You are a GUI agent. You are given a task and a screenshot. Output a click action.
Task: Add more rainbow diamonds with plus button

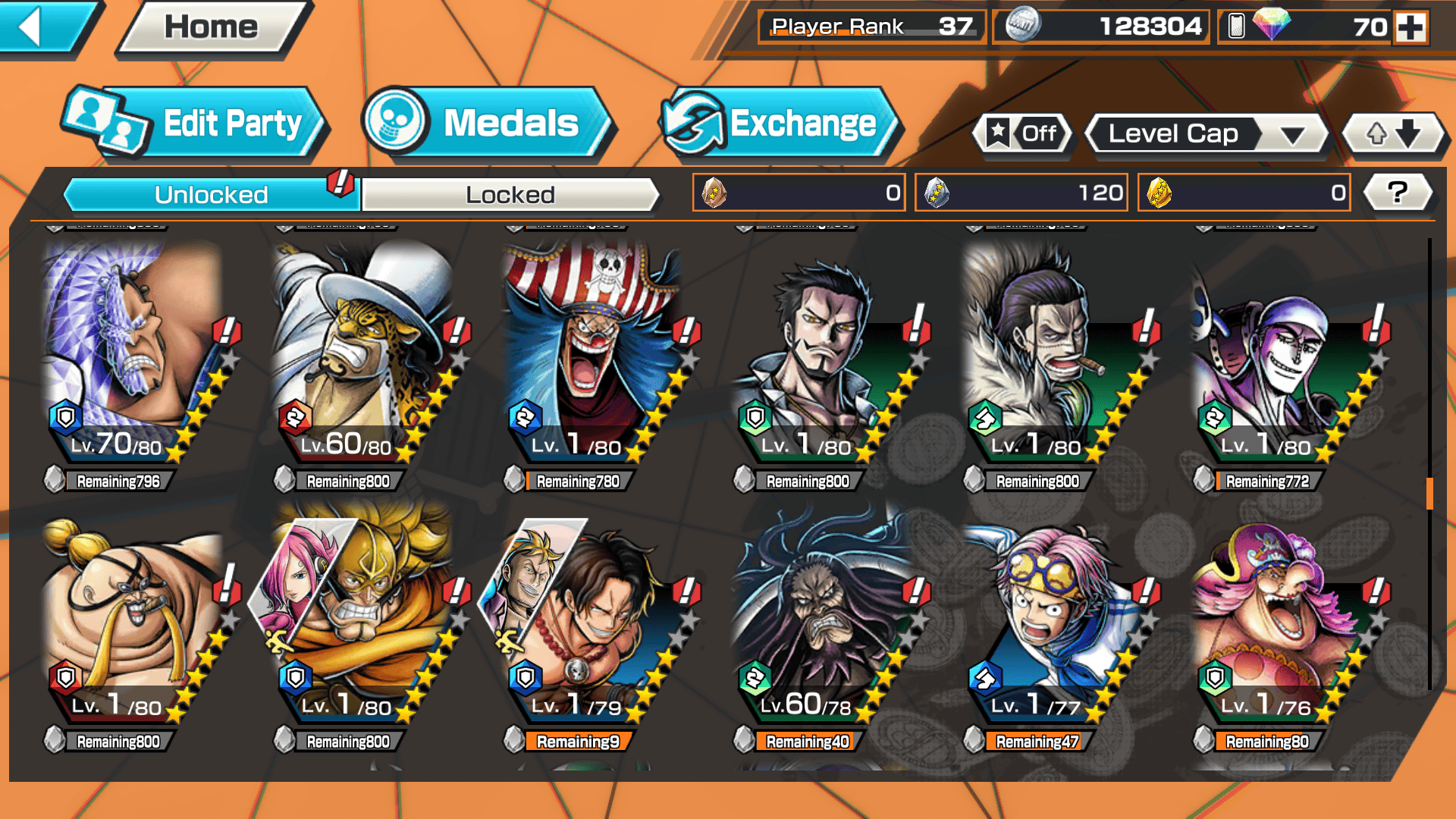[x=1410, y=27]
